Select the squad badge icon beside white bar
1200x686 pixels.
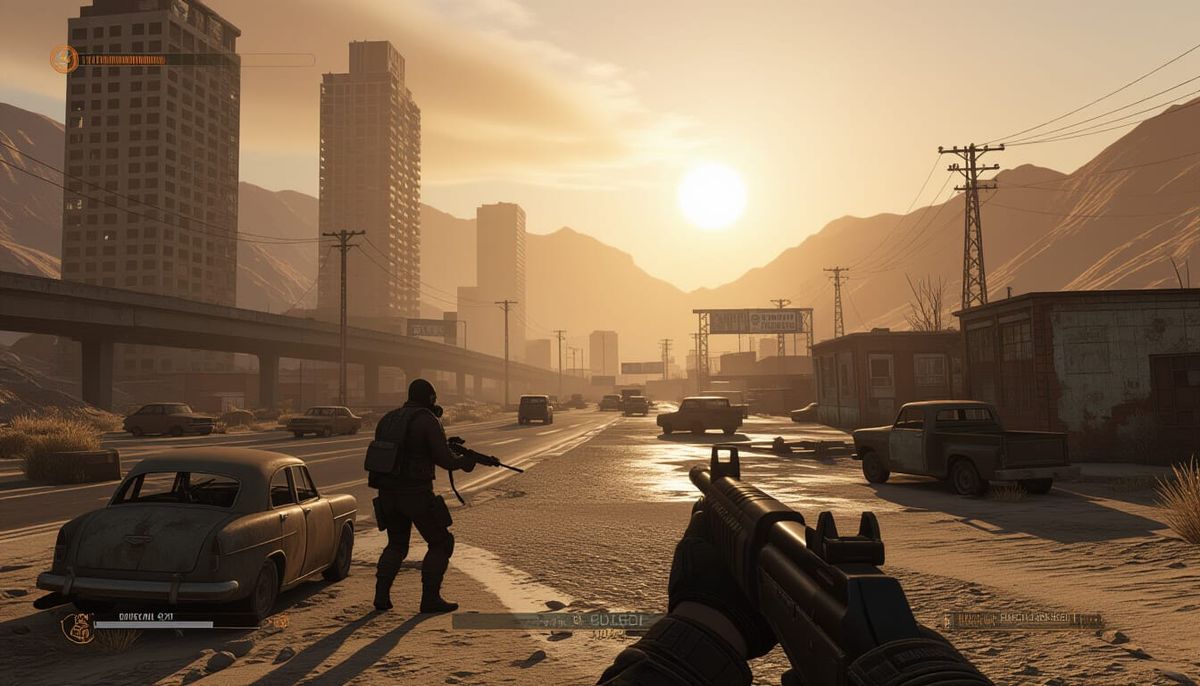(x=76, y=627)
